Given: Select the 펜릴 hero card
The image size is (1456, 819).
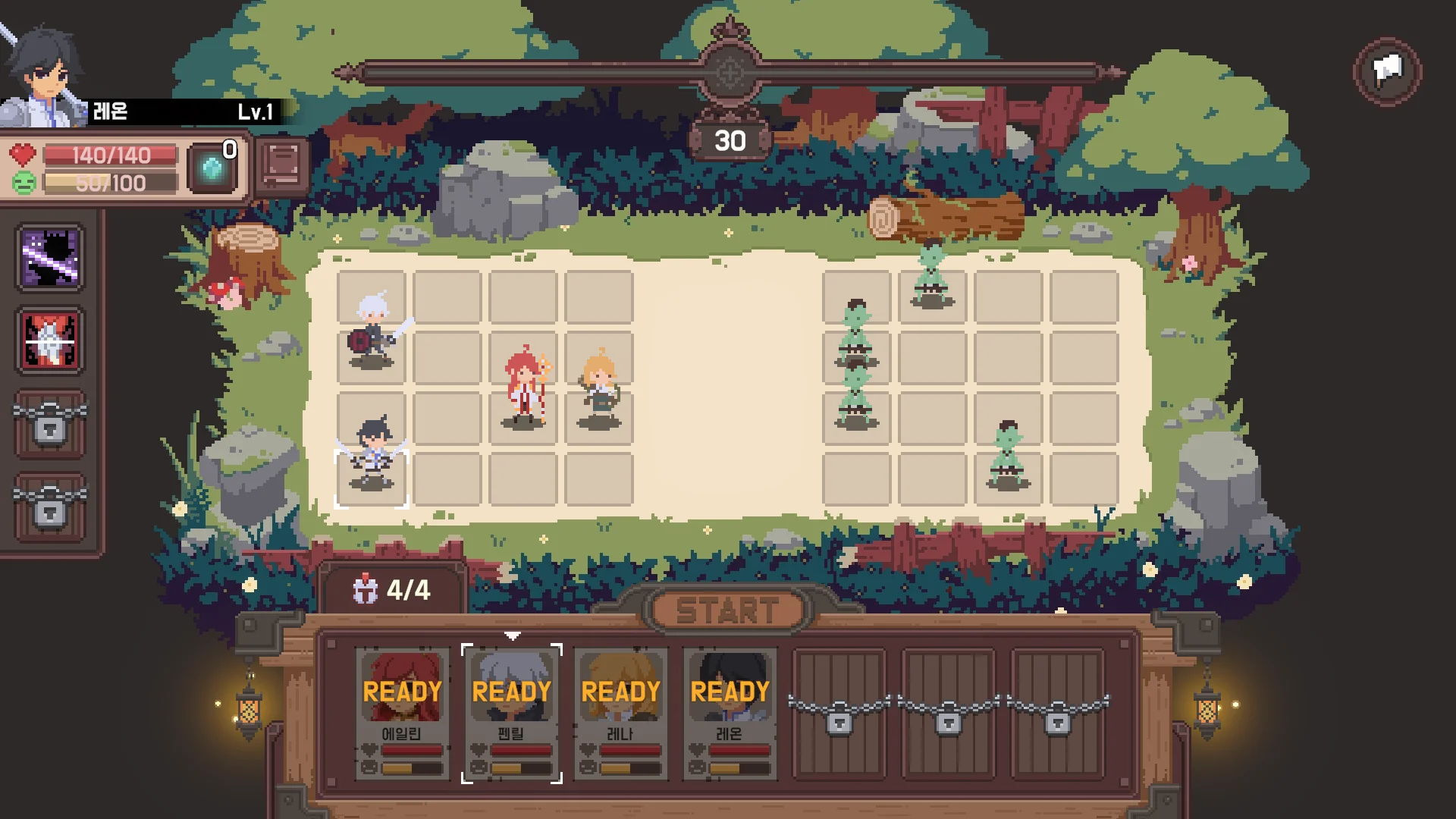Looking at the screenshot, I should pyautogui.click(x=511, y=713).
